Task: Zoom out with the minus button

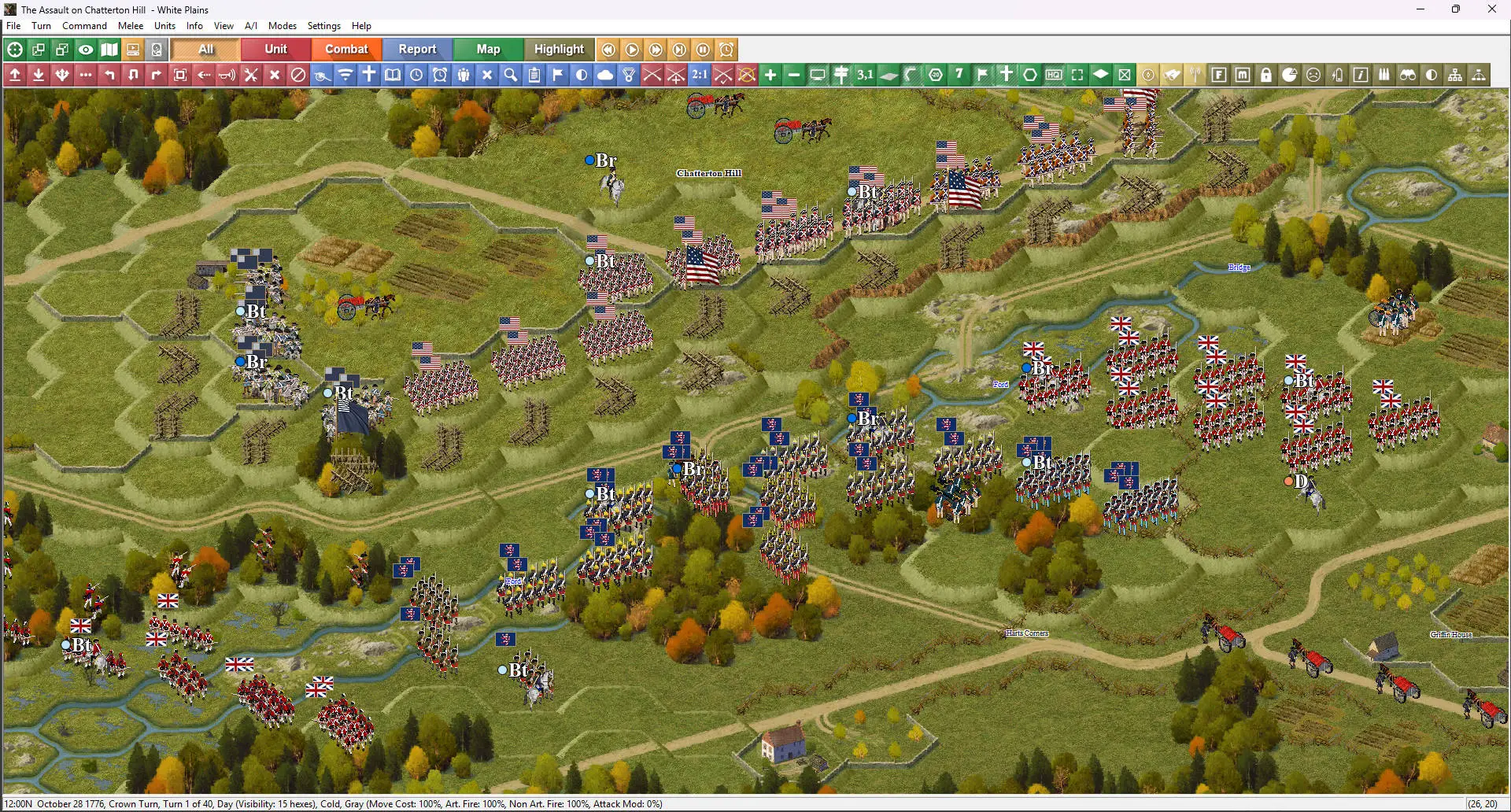Action: [794, 75]
